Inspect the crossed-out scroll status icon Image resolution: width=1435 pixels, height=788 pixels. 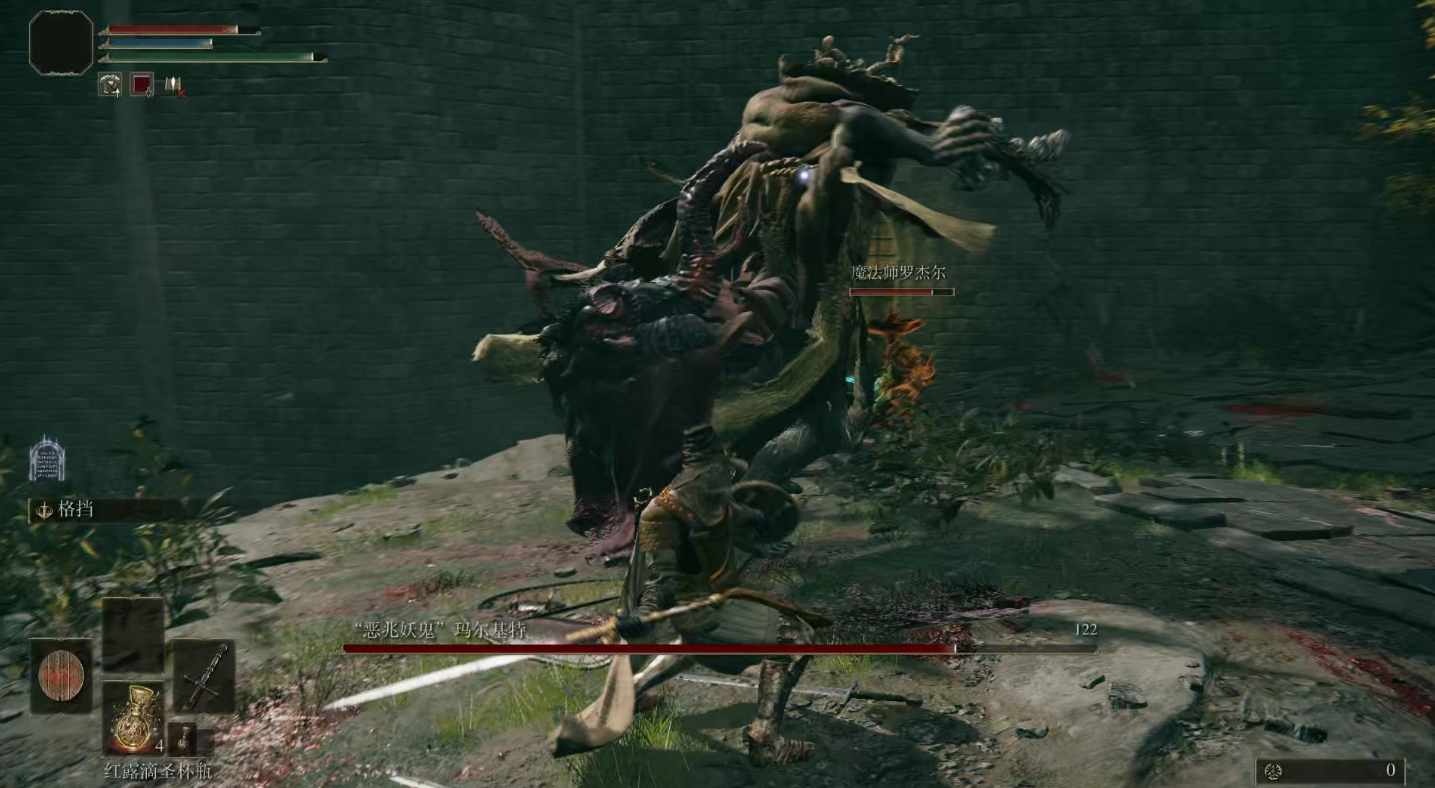pos(175,86)
